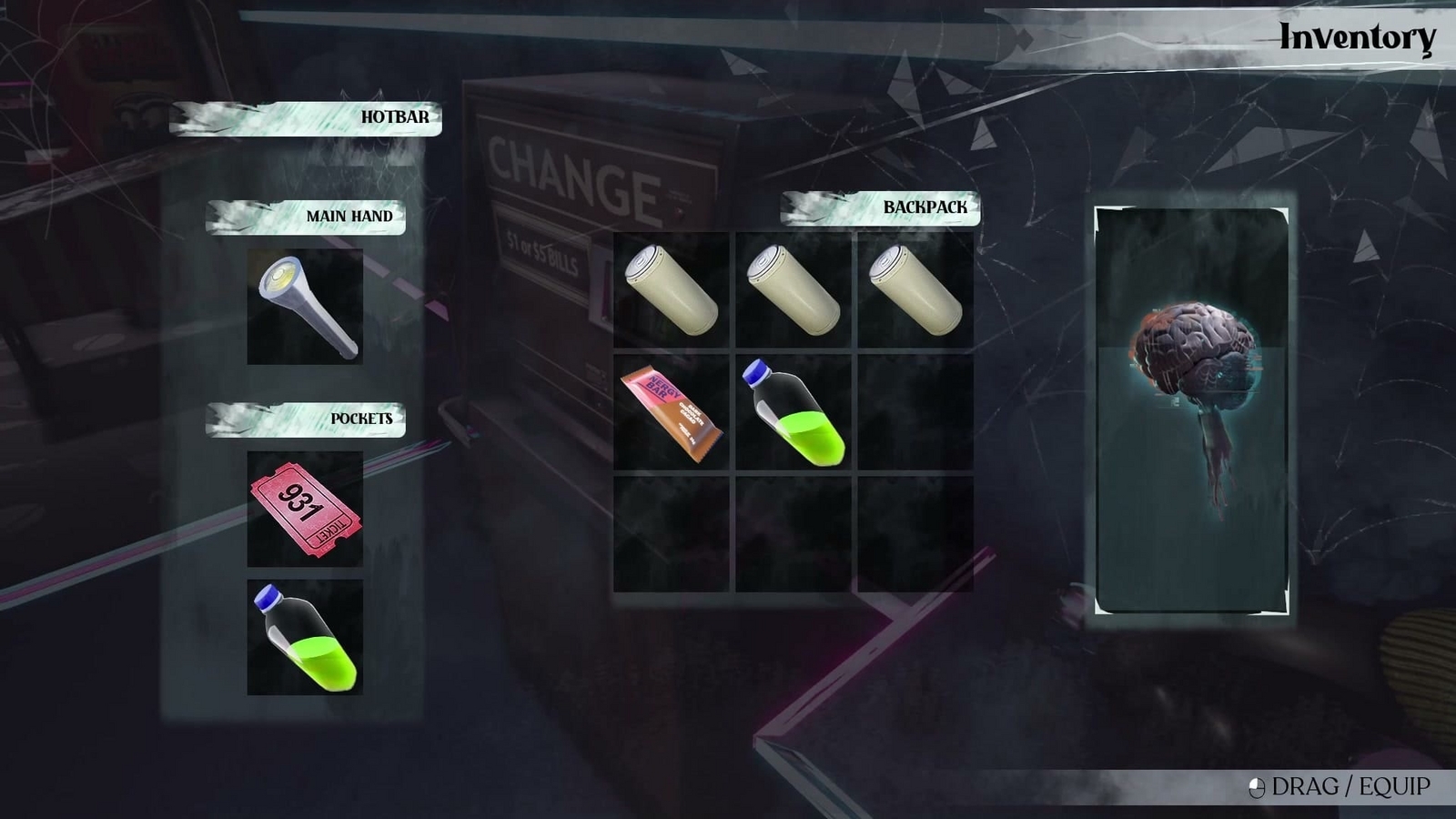1456x819 pixels.
Task: Click the Backpack section header
Action: point(924,207)
